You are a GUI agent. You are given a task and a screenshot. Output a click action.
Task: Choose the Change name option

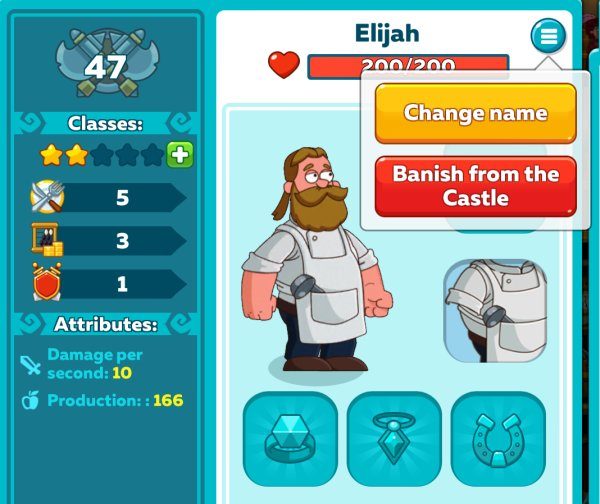pyautogui.click(x=475, y=113)
